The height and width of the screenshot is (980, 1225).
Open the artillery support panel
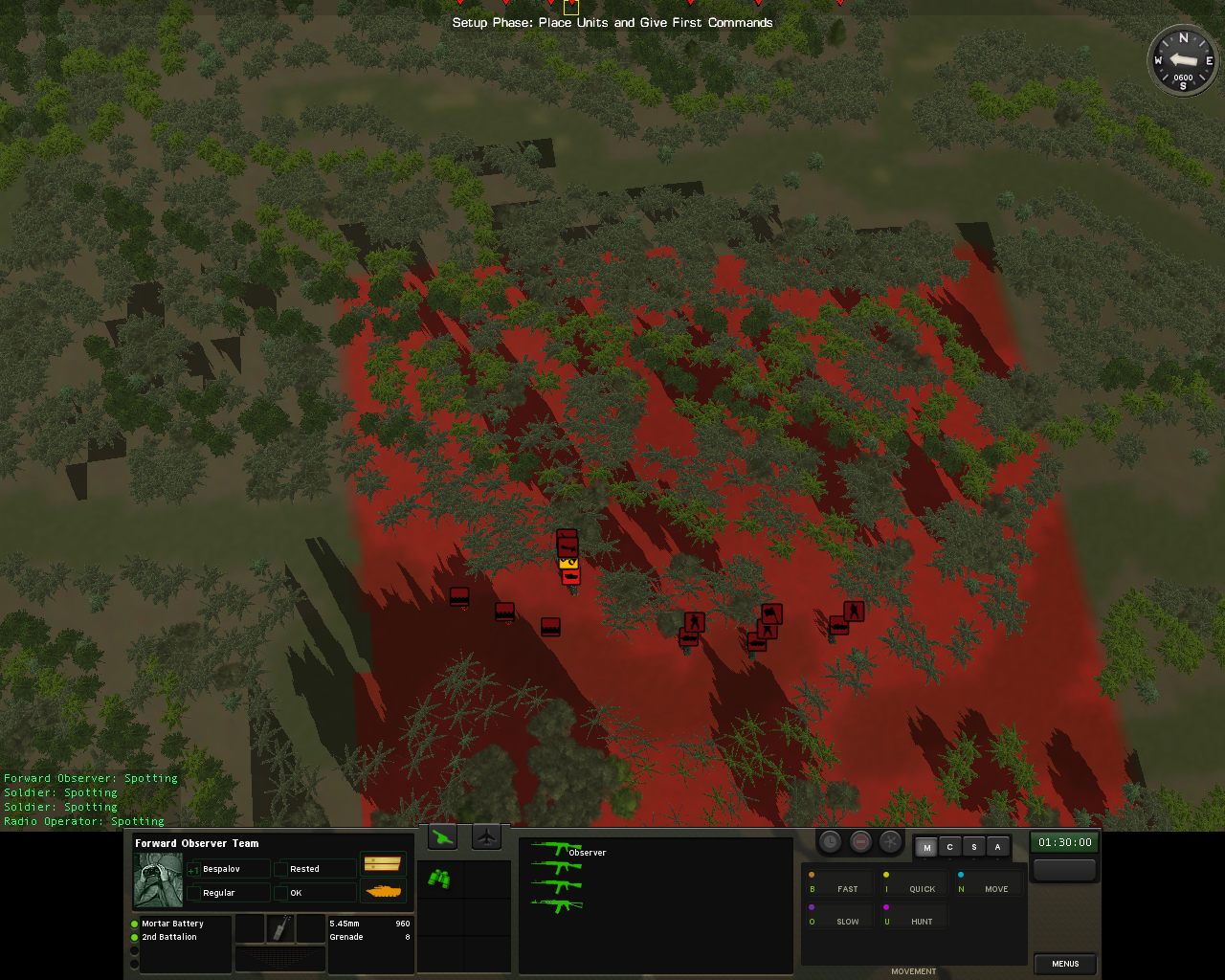442,837
